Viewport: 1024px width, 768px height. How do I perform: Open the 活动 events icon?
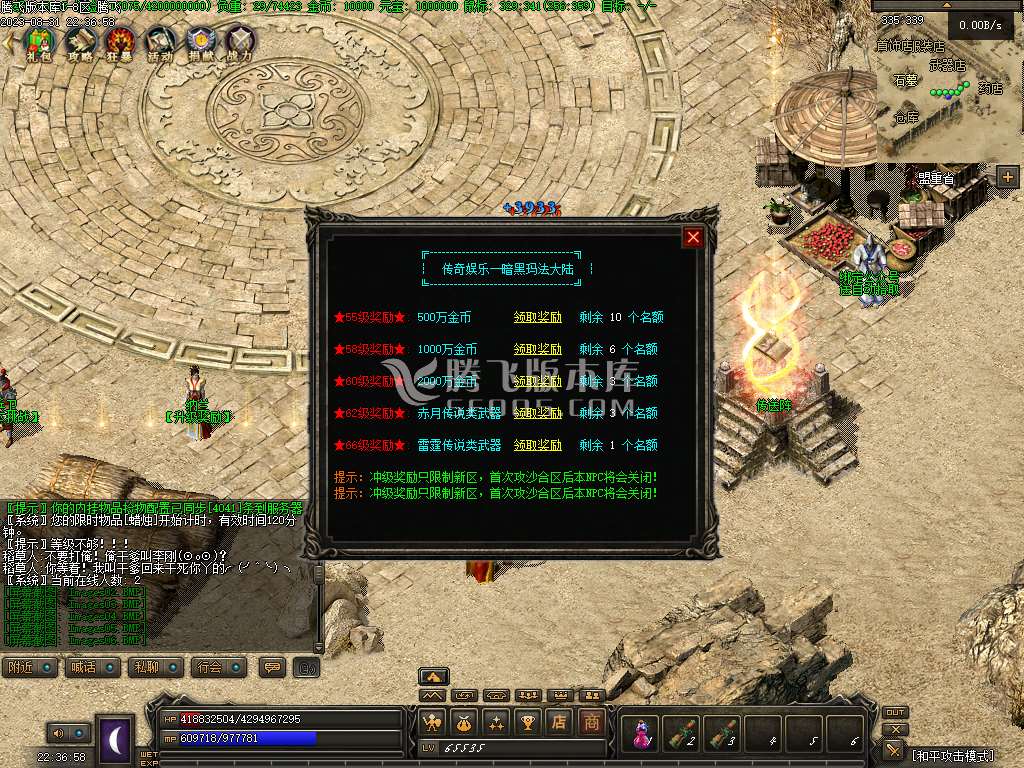coord(161,42)
